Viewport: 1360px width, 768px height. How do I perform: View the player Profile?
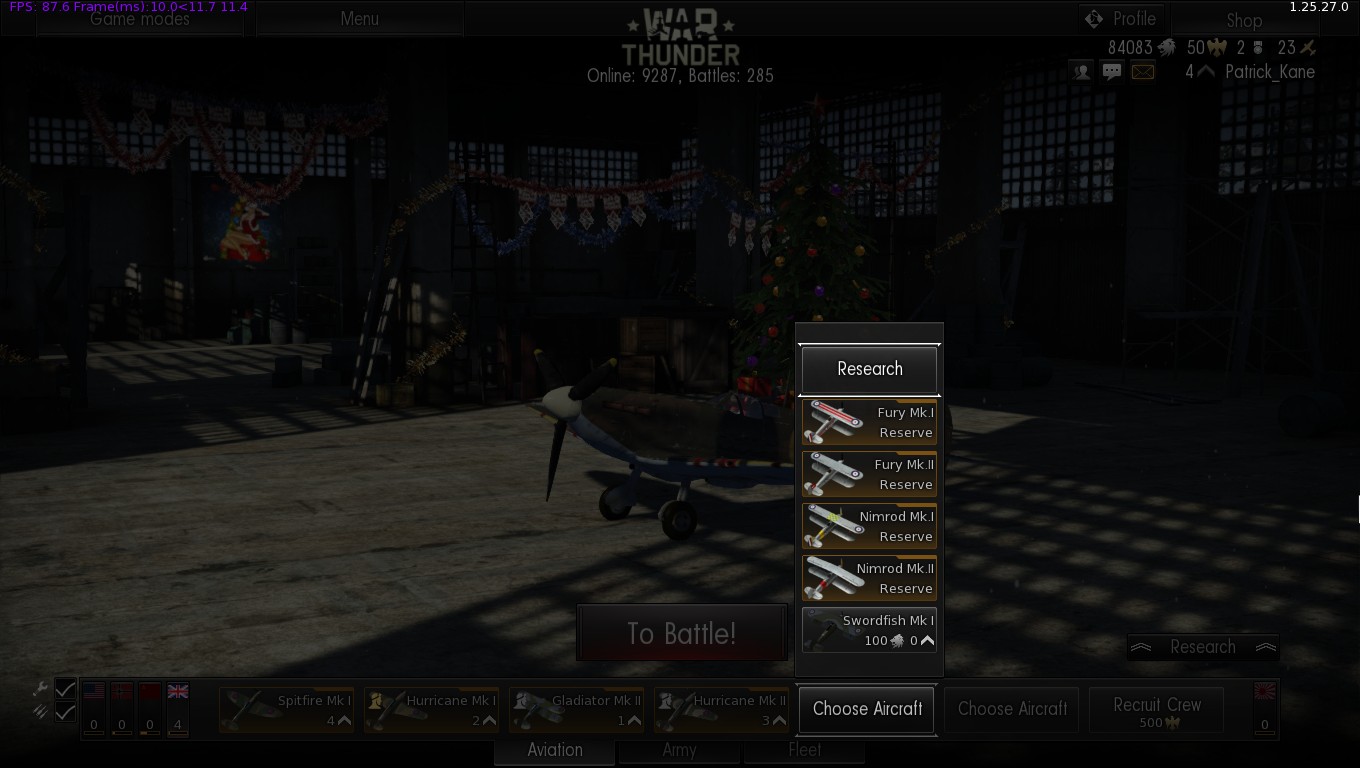pos(1122,19)
